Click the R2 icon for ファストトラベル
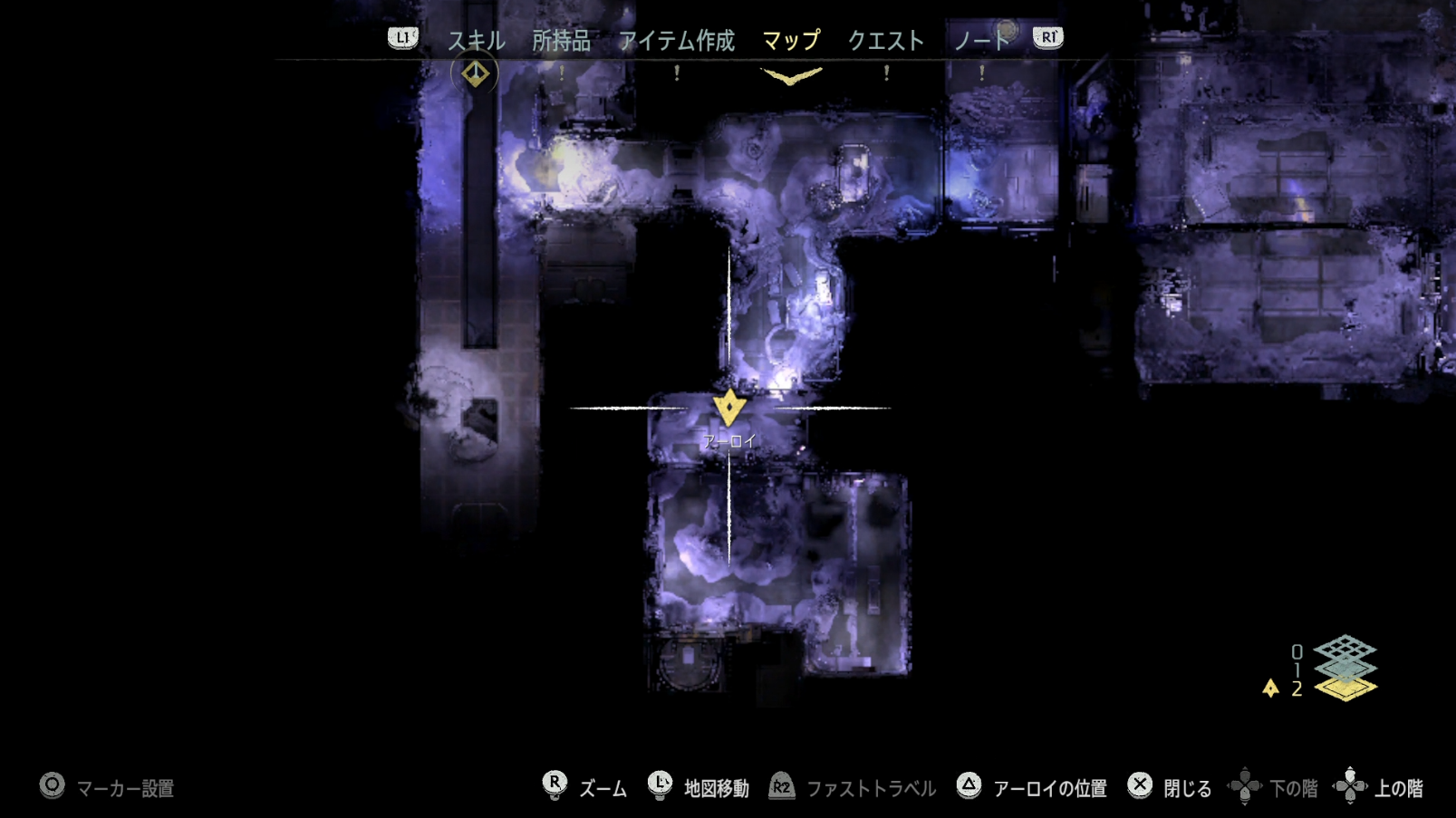This screenshot has width=1456, height=818. [782, 787]
